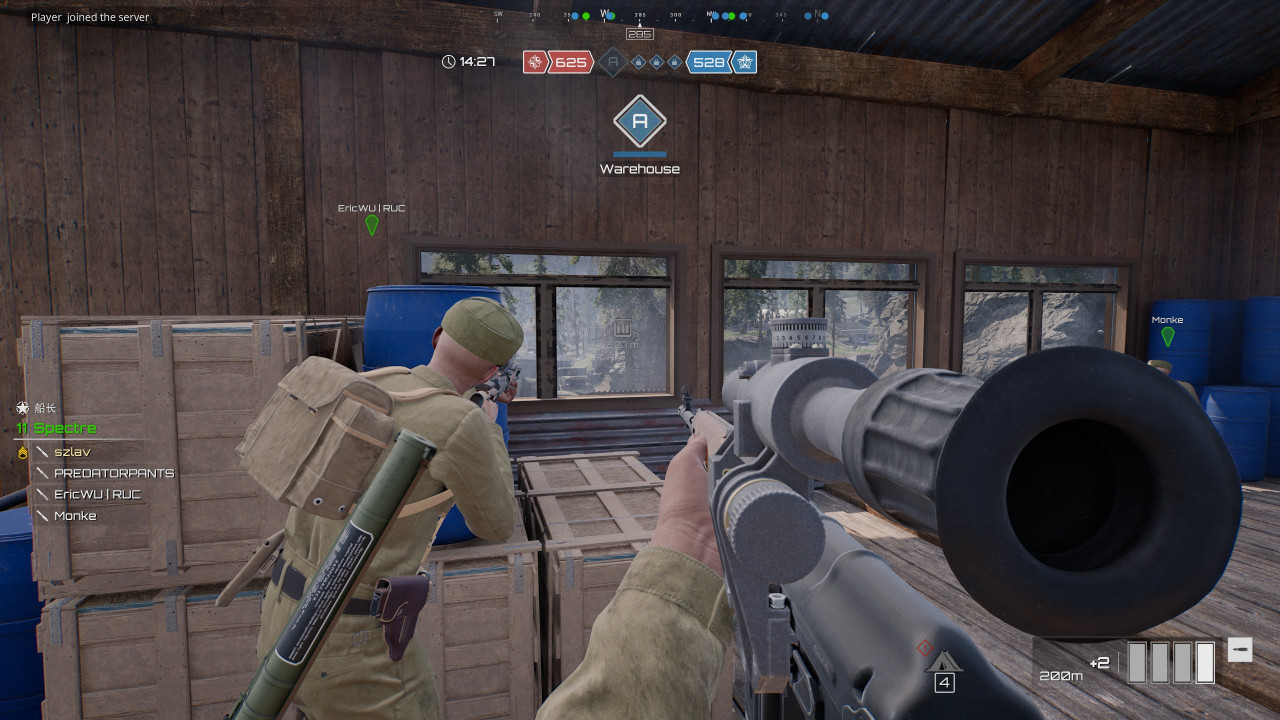The width and height of the screenshot is (1280, 720).
Task: Click the capture point A diamond in the top bar
Action: (x=612, y=62)
